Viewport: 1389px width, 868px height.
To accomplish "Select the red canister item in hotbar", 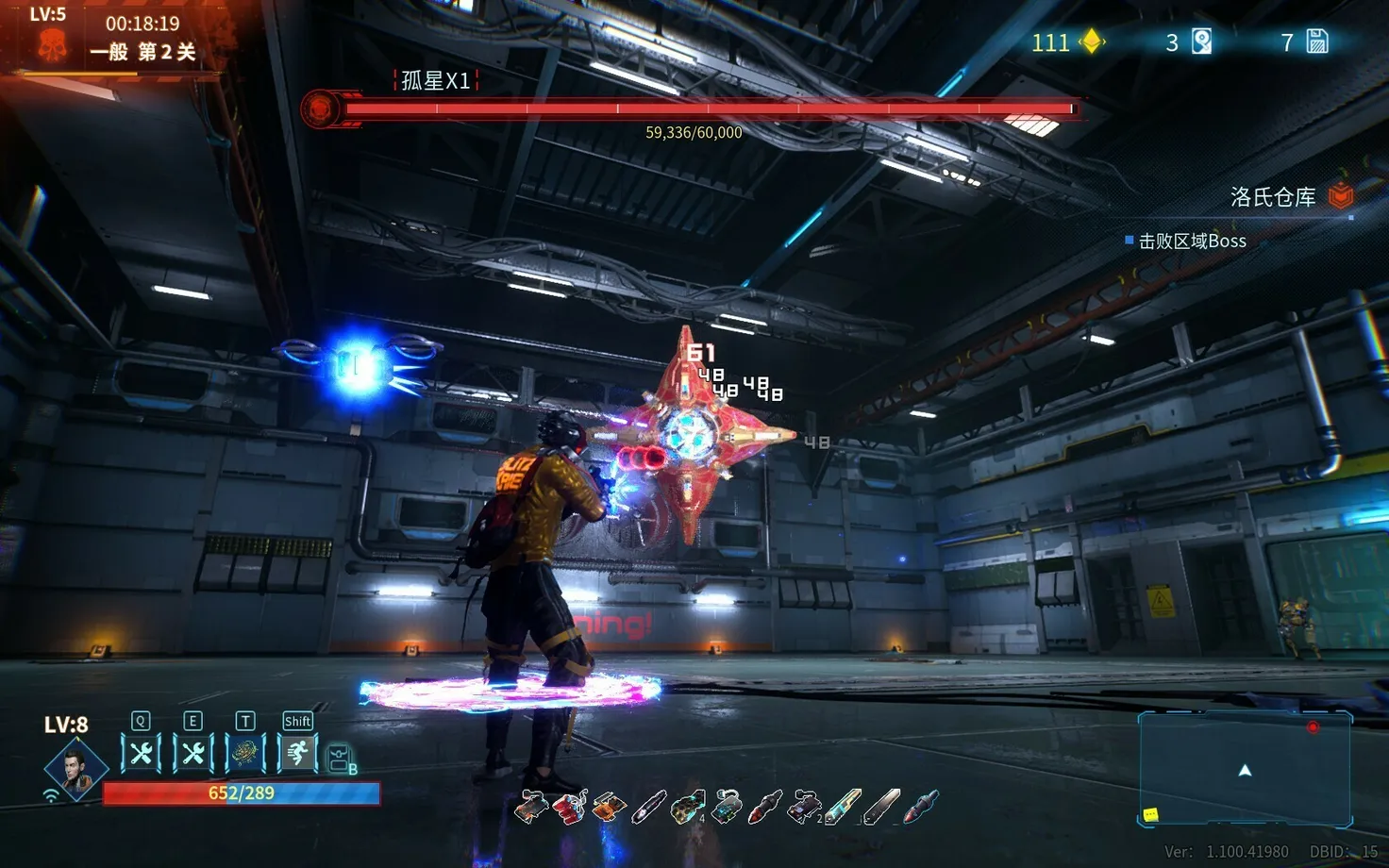I will click(570, 808).
